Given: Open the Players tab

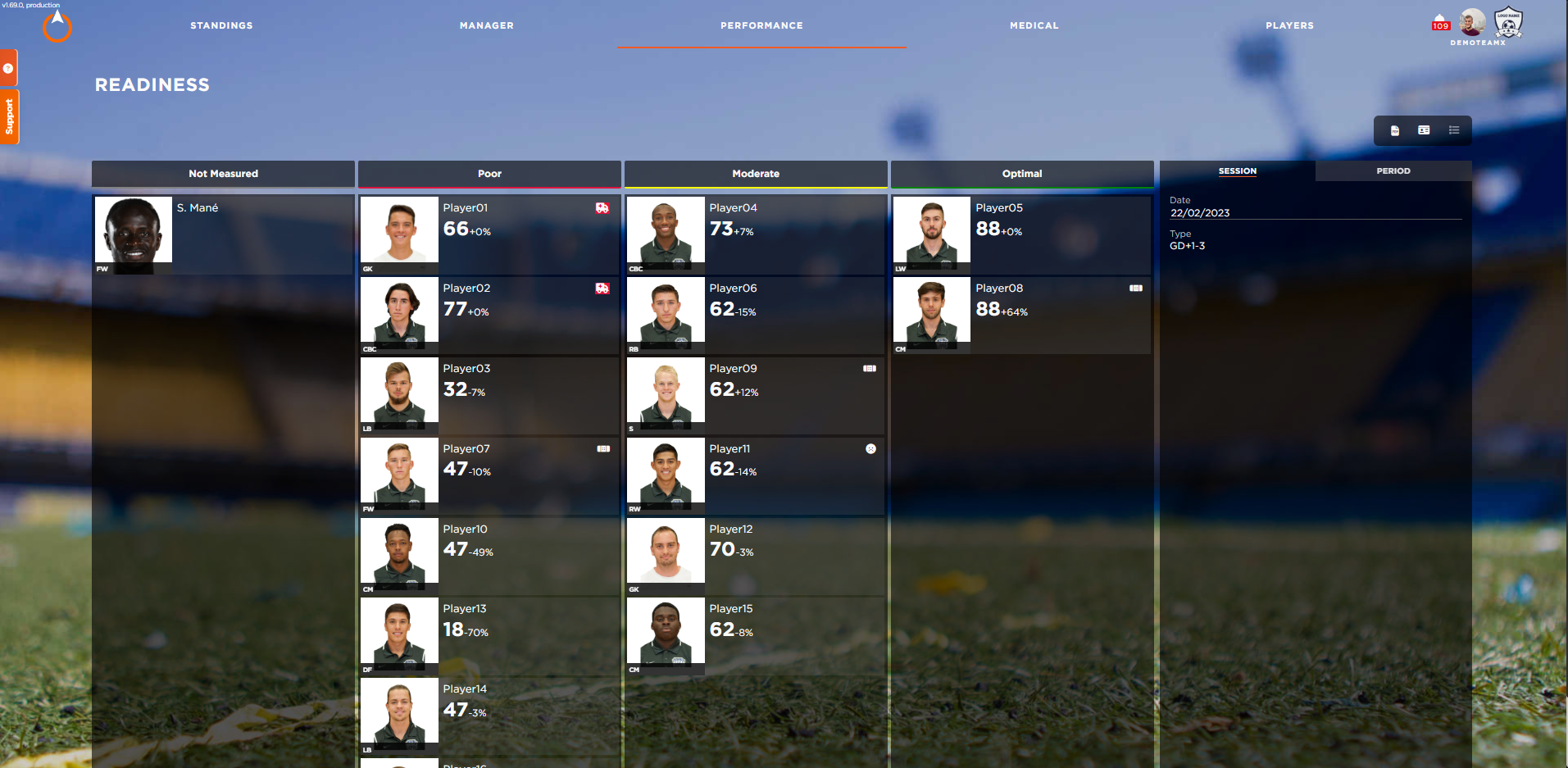Looking at the screenshot, I should (x=1289, y=25).
